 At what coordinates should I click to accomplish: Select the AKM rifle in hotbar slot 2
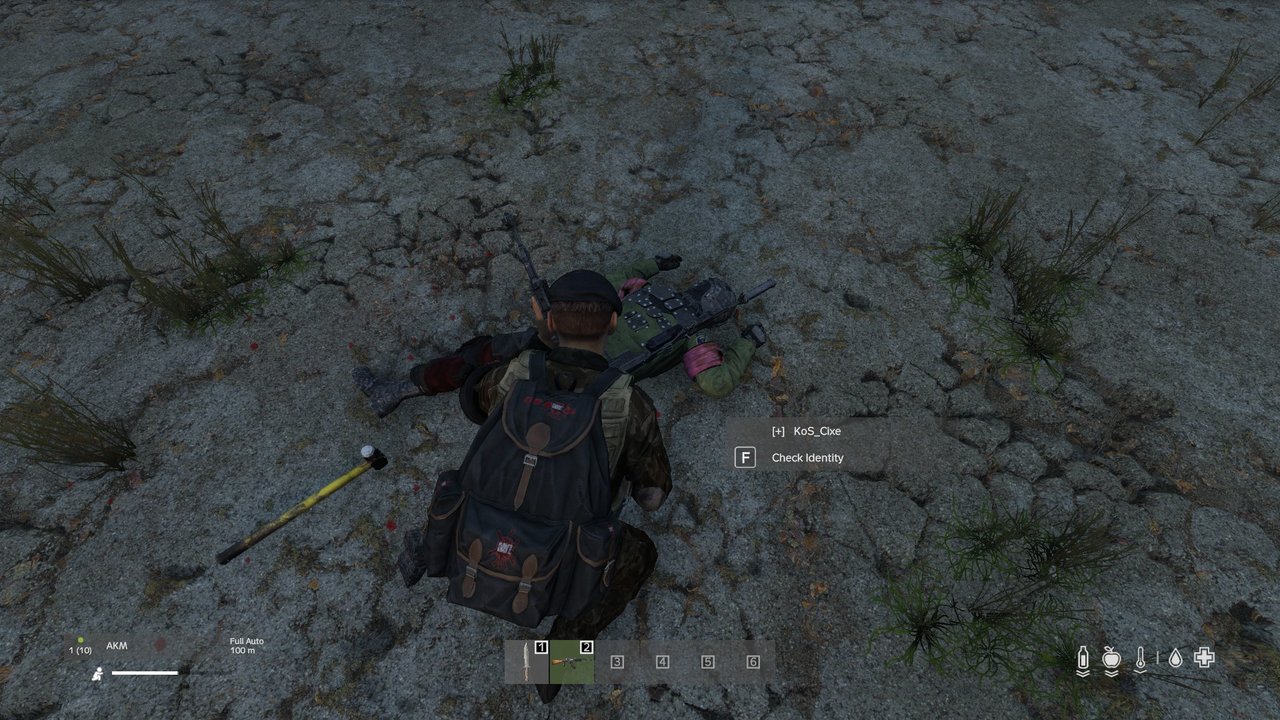(x=571, y=662)
